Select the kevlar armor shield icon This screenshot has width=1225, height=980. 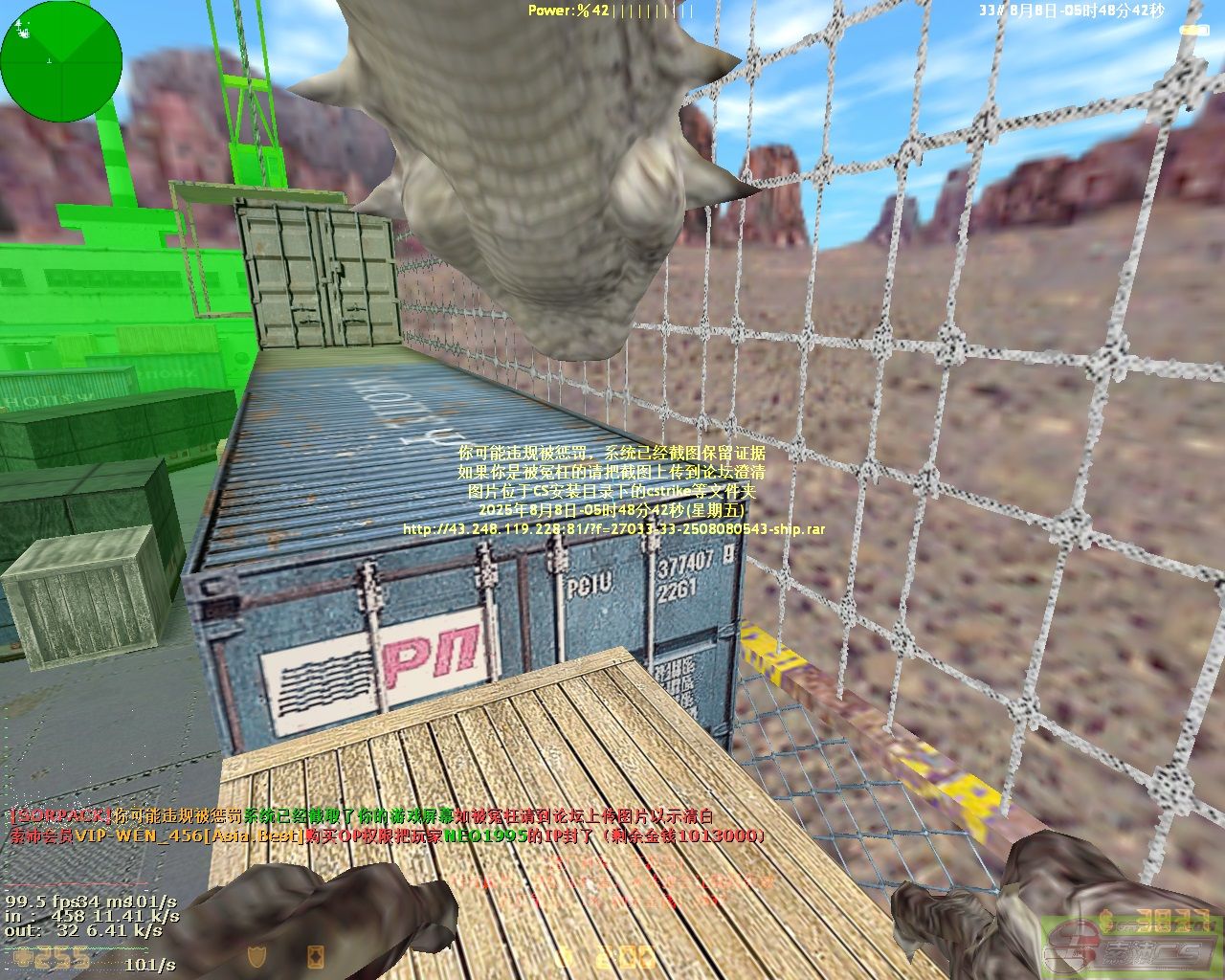point(256,956)
